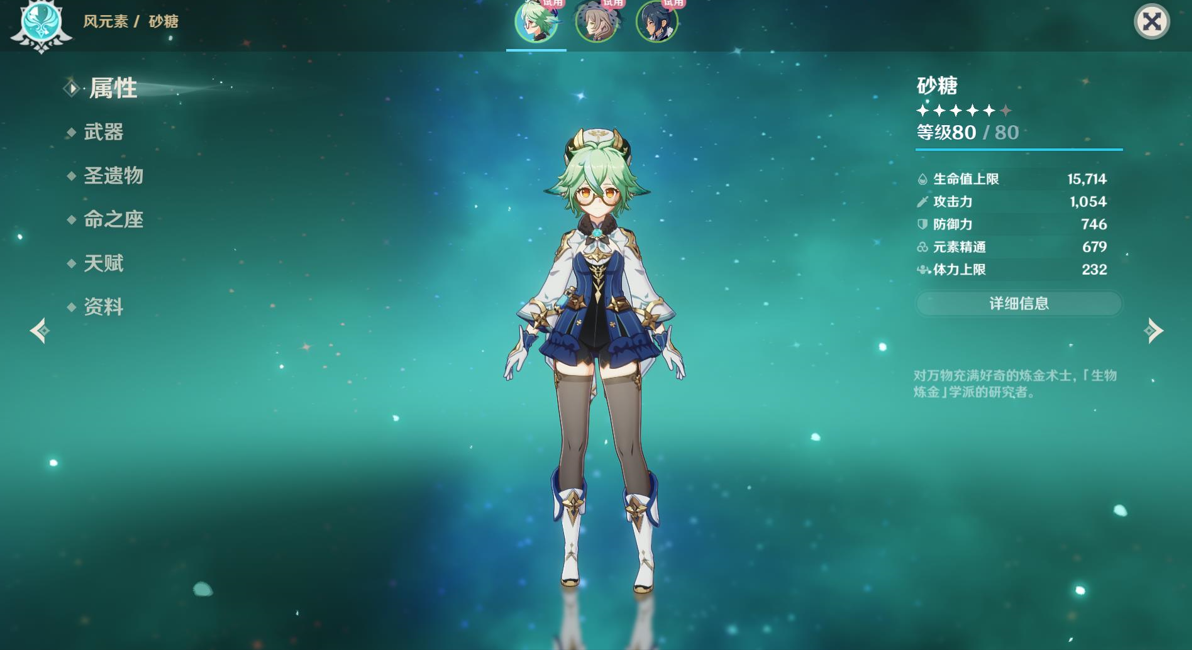Select the green-haired Sucrose portrait
The width and height of the screenshot is (1192, 650).
tap(536, 22)
